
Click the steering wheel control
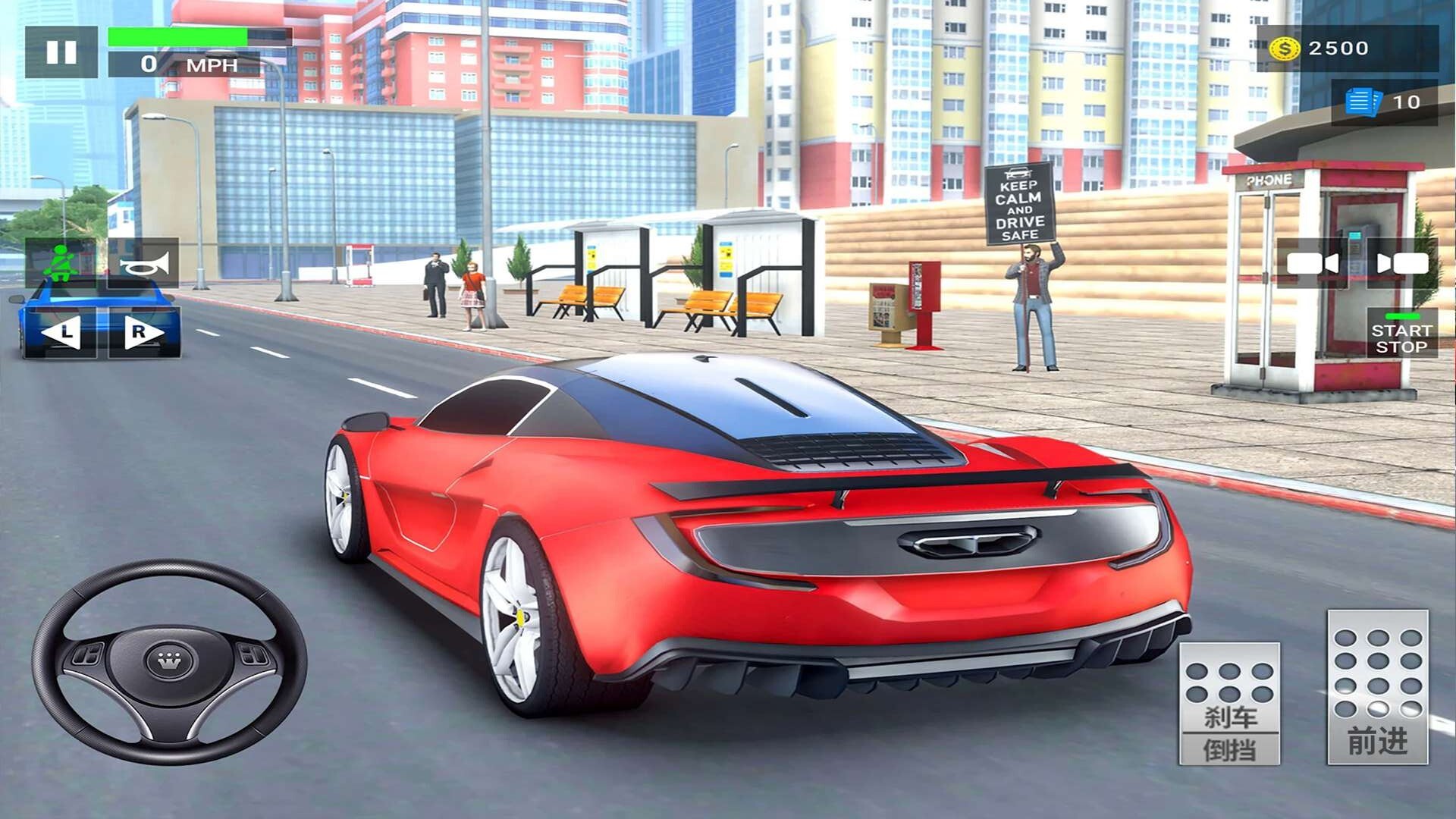(x=169, y=662)
